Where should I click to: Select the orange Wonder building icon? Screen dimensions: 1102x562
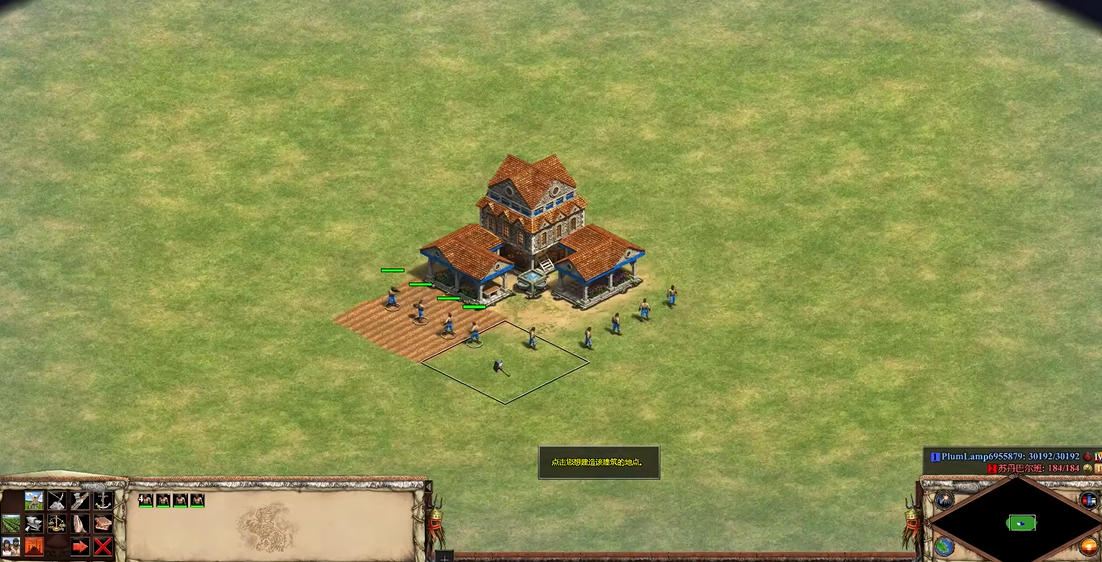coord(34,546)
